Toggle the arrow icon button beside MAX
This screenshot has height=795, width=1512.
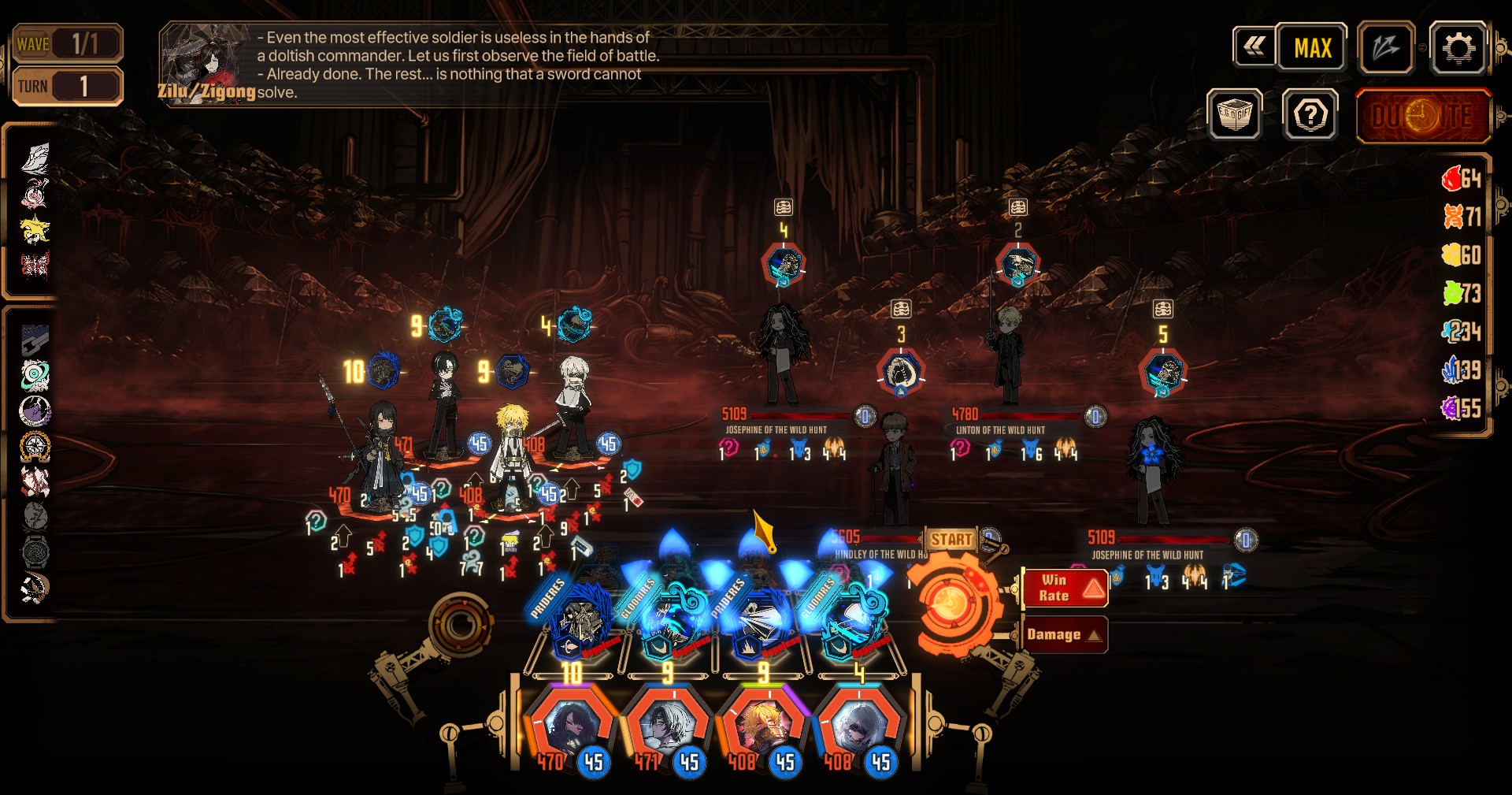(x=1386, y=49)
